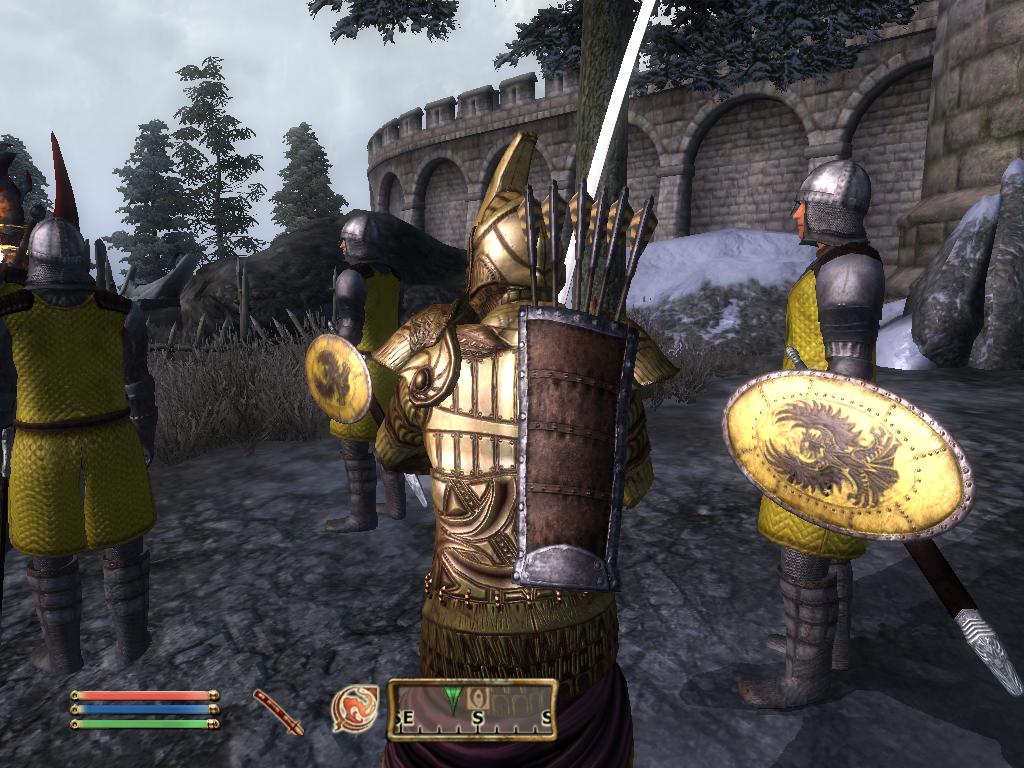Click the compass bar

click(x=472, y=709)
